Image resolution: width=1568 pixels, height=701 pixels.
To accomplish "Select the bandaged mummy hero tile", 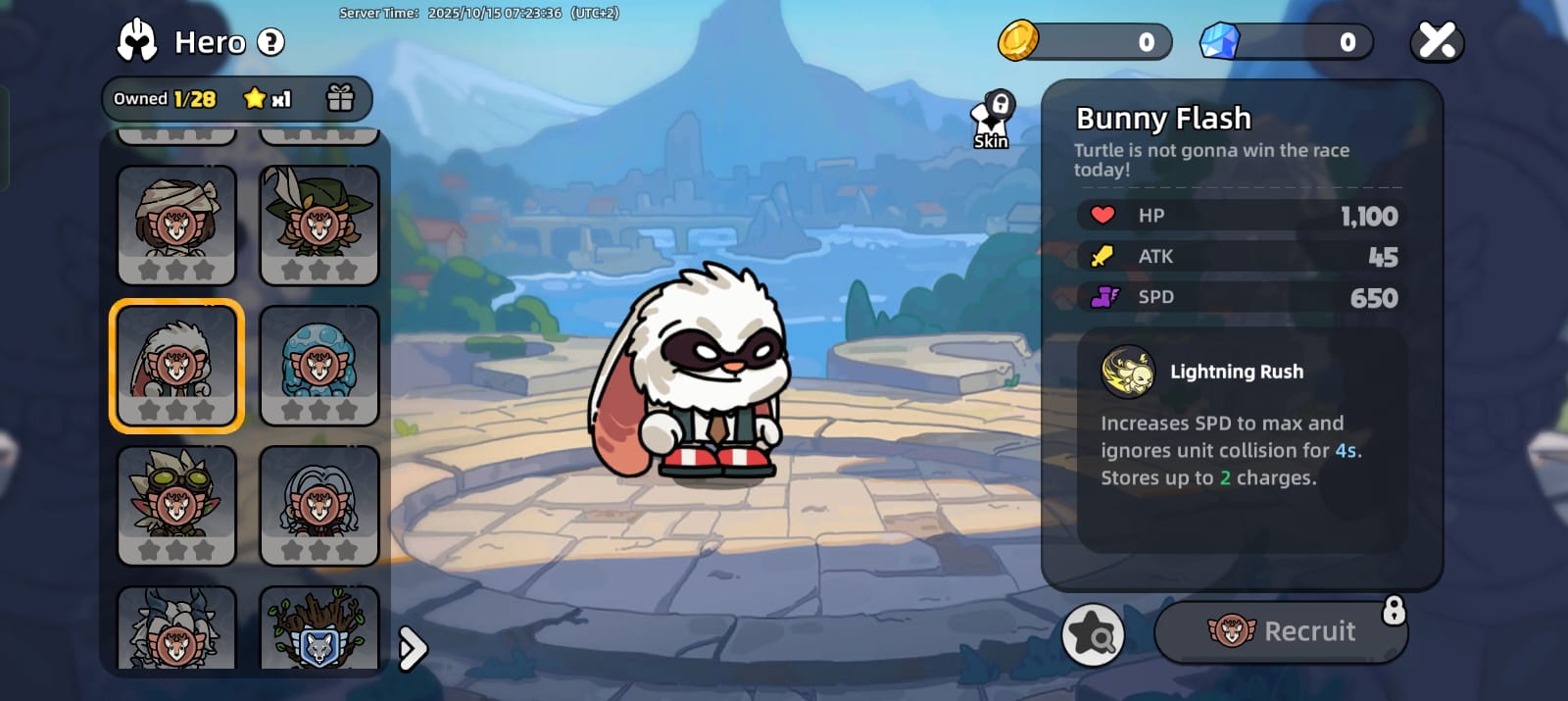I will pos(176,225).
